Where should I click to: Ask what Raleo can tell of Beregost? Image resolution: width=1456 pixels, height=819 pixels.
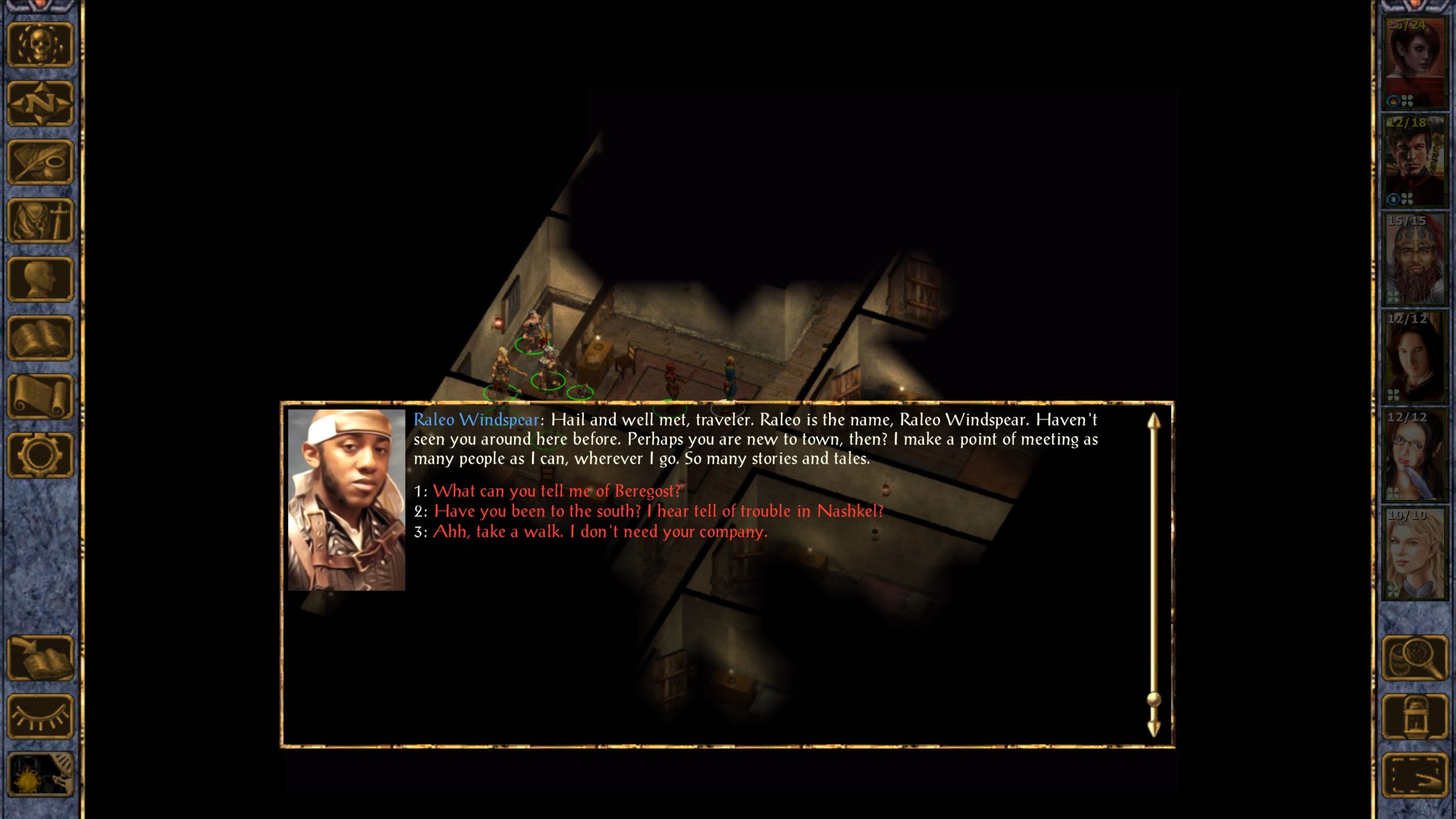556,491
